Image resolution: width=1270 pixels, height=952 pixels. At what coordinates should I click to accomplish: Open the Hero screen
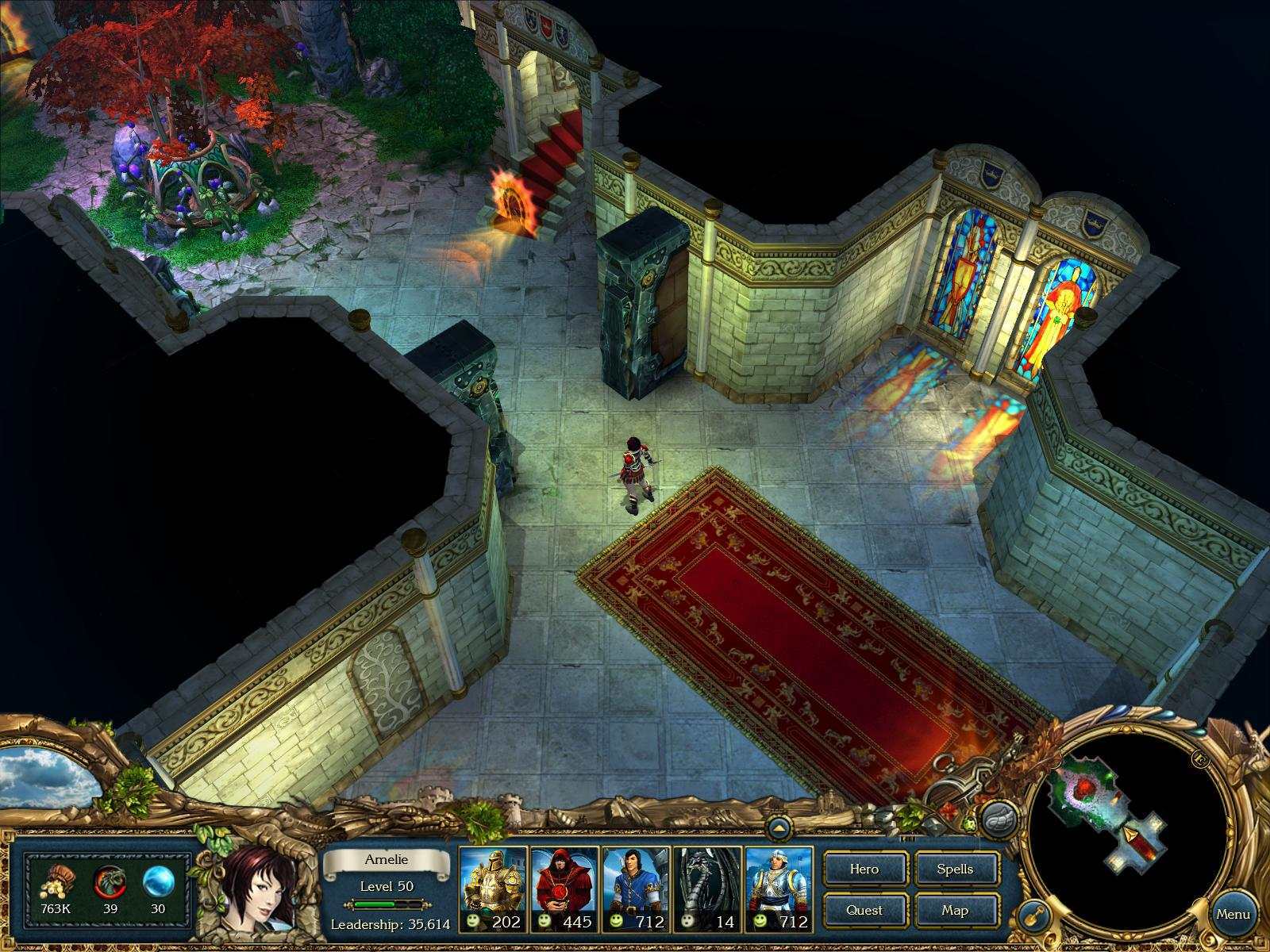tap(864, 869)
